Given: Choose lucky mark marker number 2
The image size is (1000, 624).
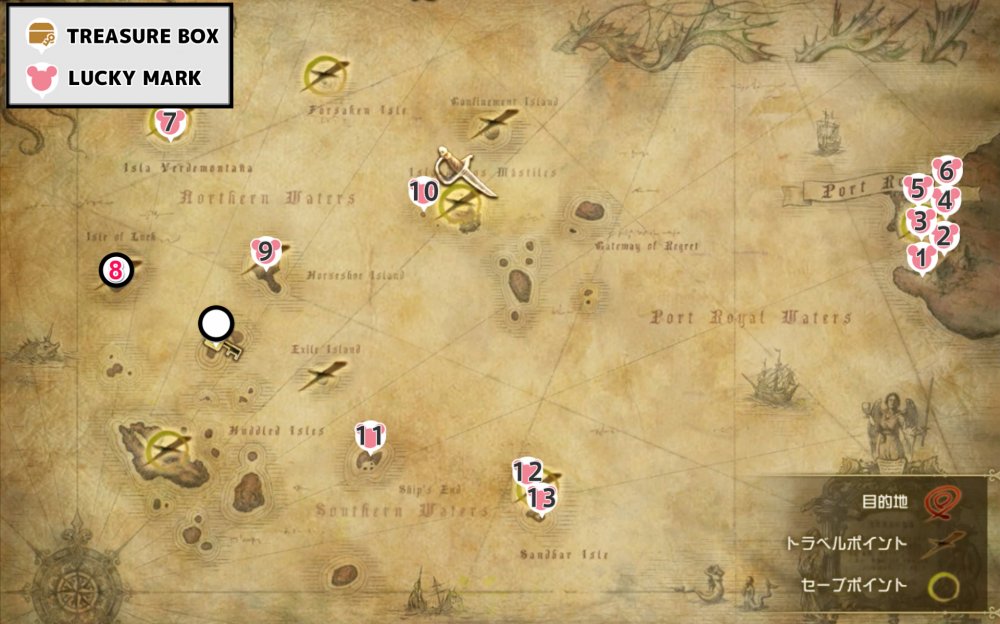Looking at the screenshot, I should 942,237.
